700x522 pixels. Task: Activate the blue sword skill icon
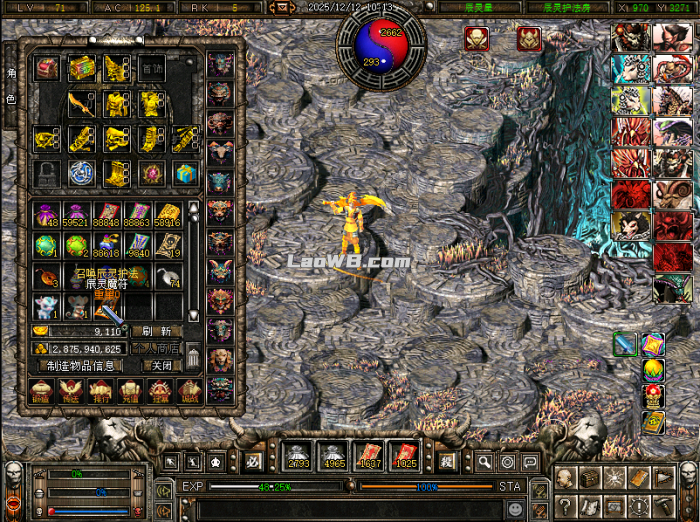[625, 344]
